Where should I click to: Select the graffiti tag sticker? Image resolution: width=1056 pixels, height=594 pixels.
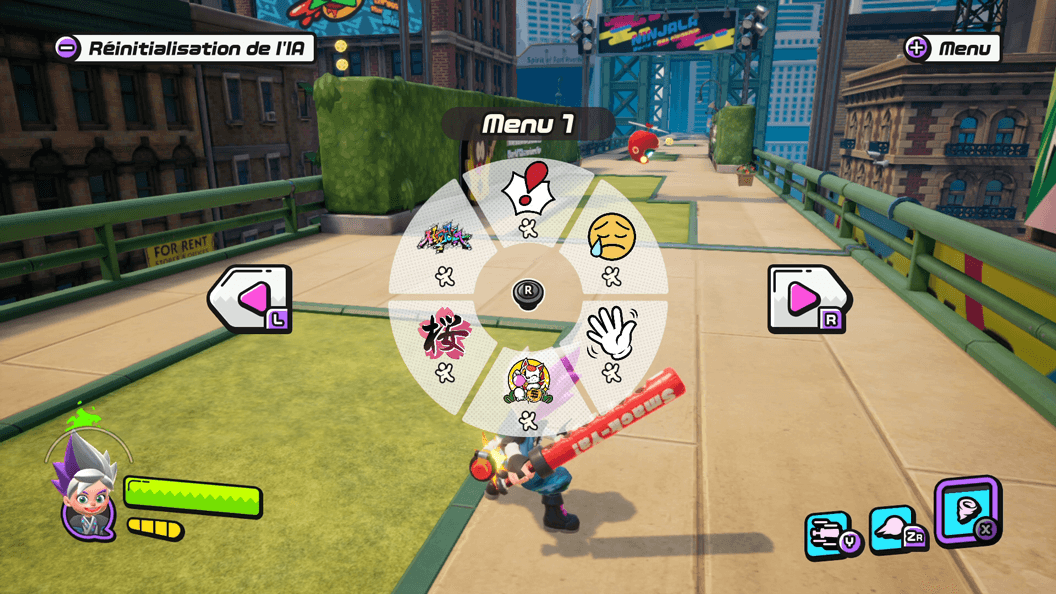pyautogui.click(x=445, y=240)
